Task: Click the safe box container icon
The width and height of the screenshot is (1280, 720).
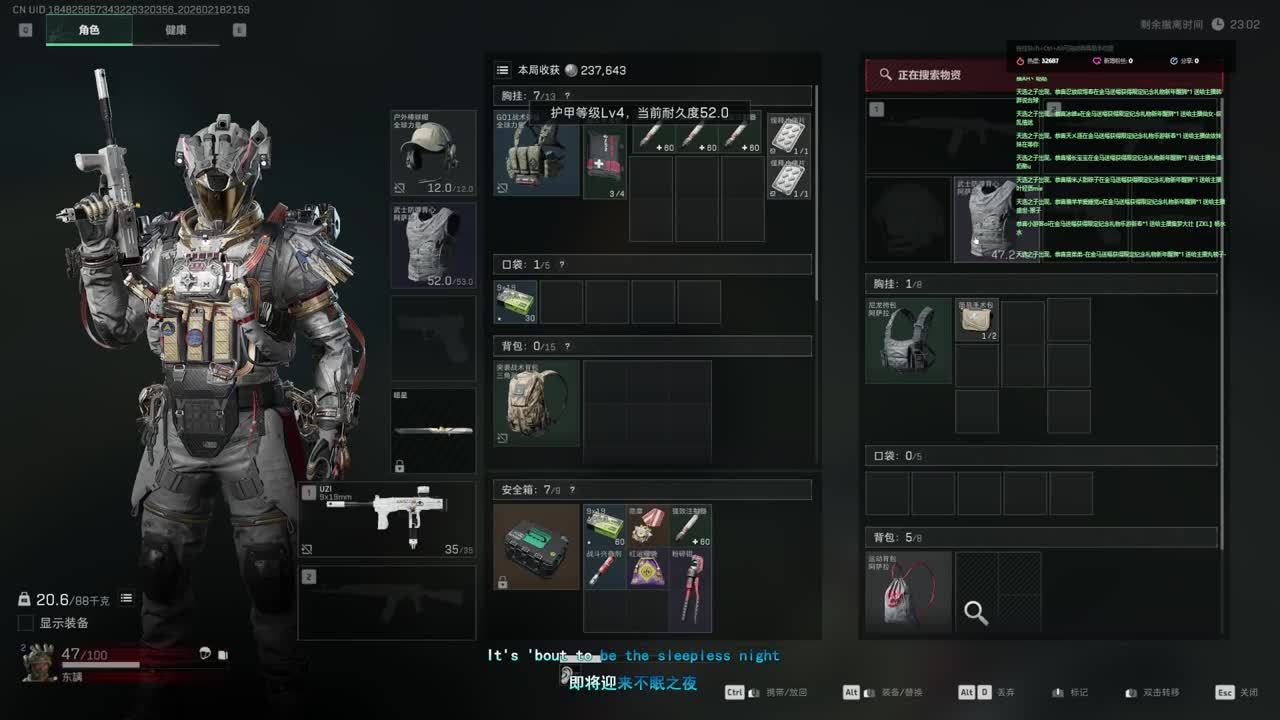Action: [x=536, y=546]
